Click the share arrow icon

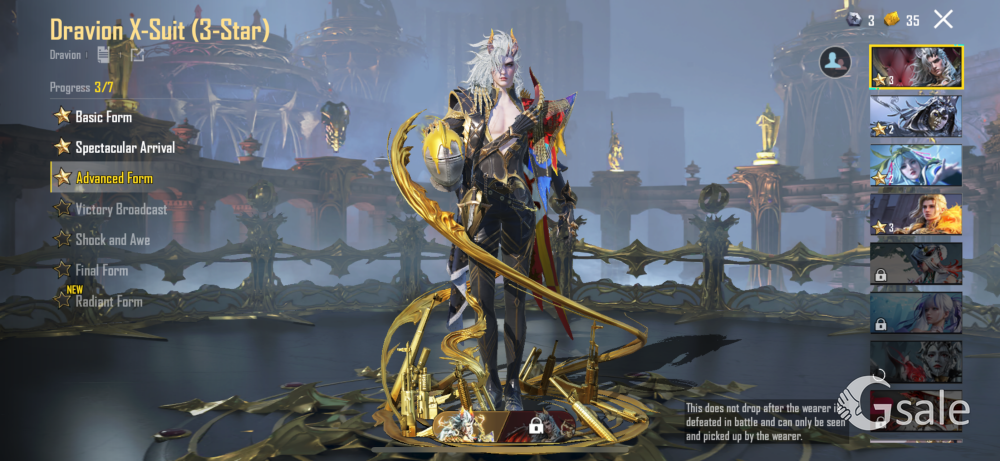(x=137, y=55)
